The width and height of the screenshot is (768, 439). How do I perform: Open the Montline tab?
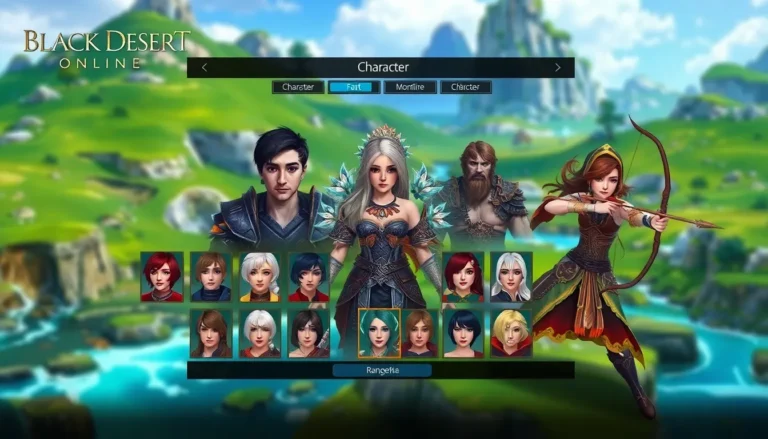409,87
